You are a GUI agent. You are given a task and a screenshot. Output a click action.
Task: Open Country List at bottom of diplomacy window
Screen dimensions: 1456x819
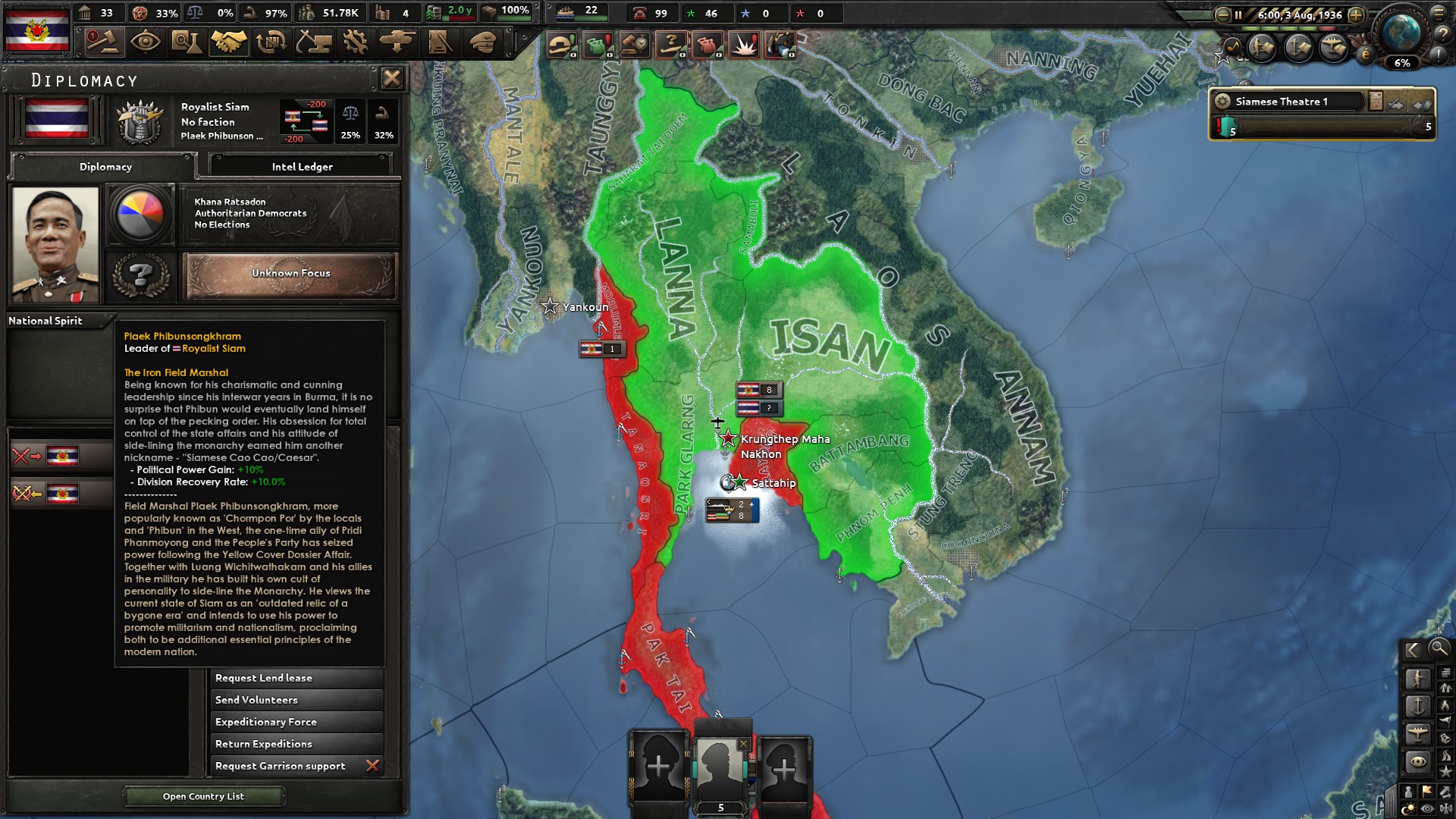203,796
